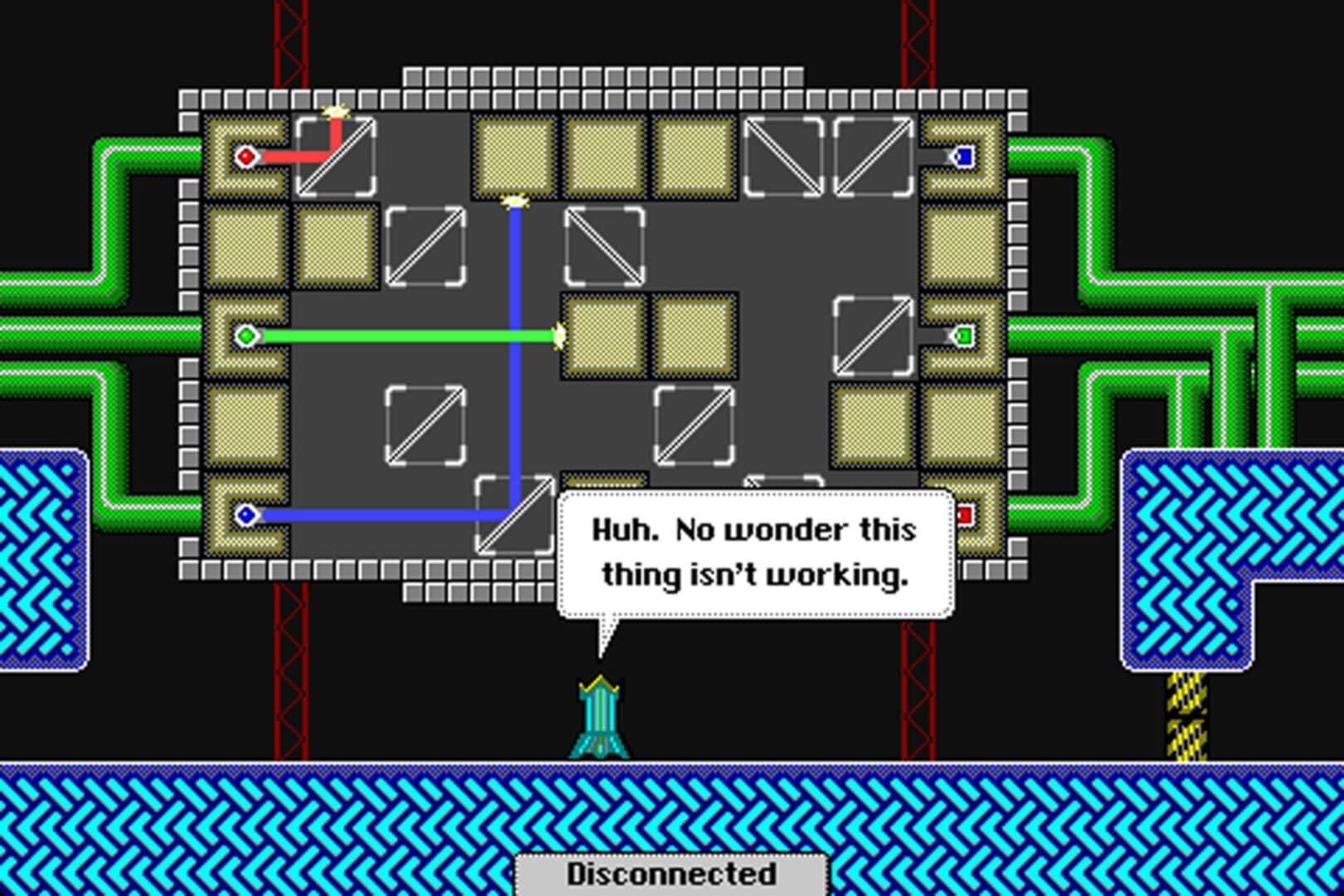Dismiss the "No wonder this thing isn't working" speech bubble
Viewport: 1344px width, 896px height.
755,553
